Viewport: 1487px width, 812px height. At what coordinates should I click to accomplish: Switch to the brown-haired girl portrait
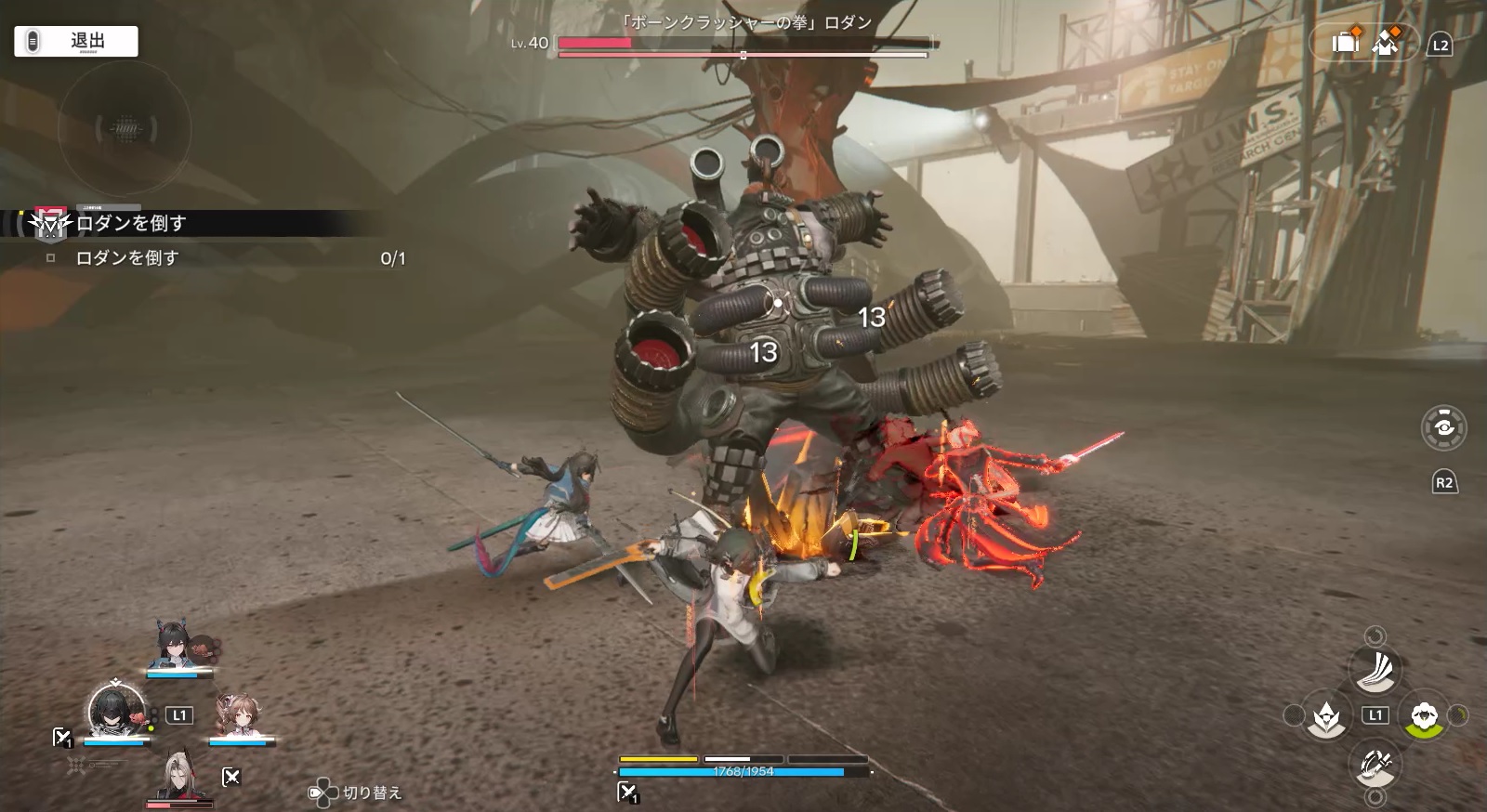237,717
